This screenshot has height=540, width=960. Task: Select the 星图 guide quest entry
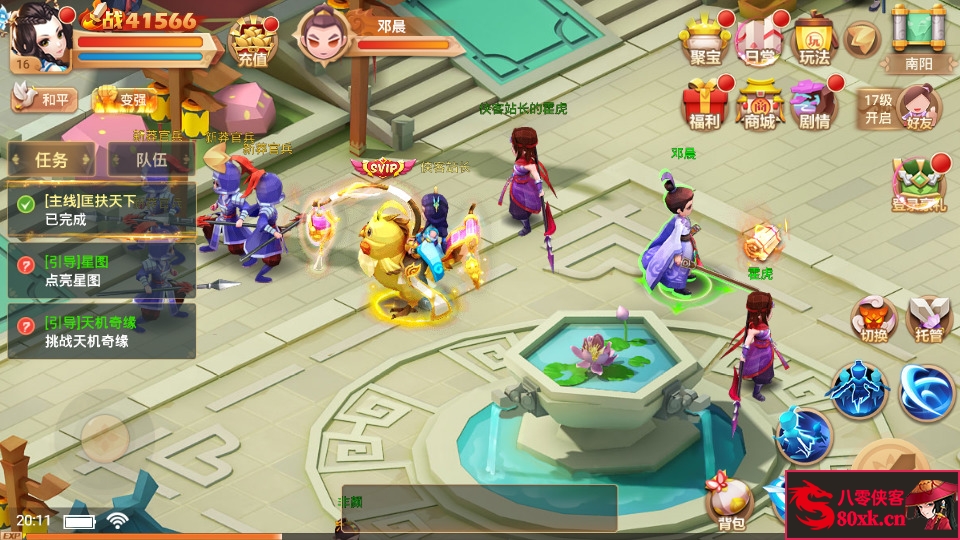(x=101, y=271)
